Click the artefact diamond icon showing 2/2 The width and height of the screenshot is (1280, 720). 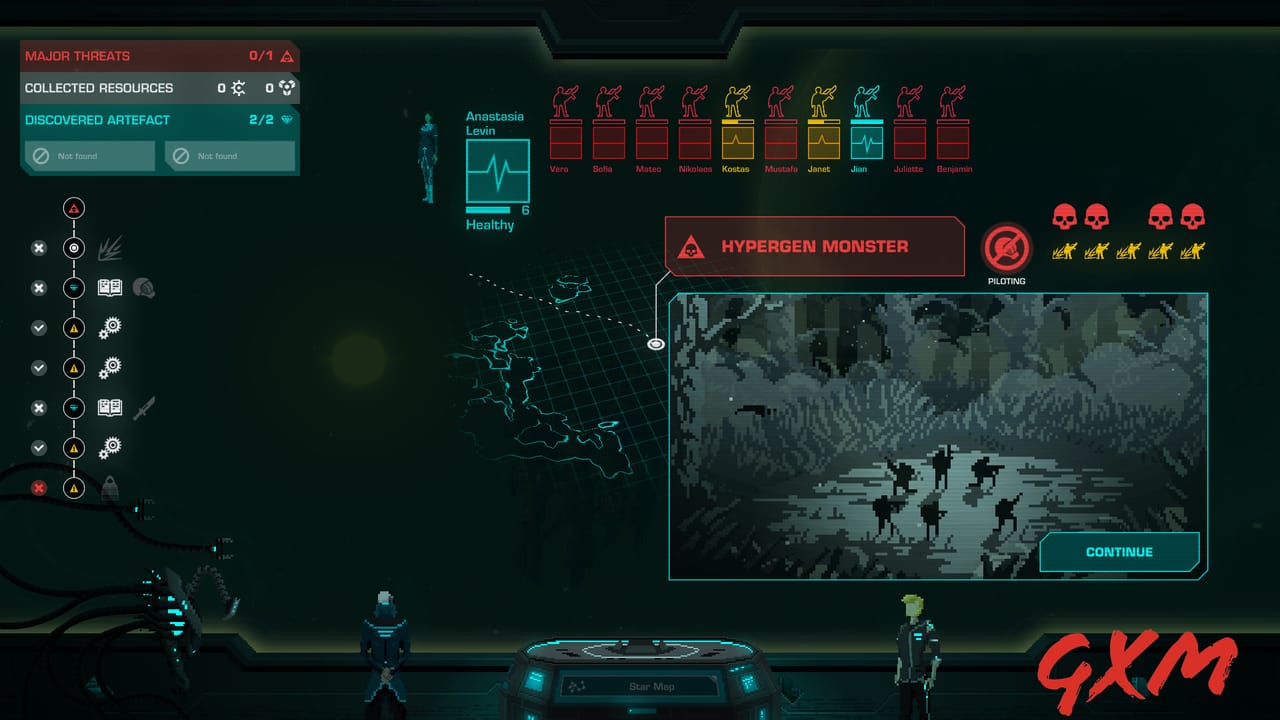pos(288,120)
